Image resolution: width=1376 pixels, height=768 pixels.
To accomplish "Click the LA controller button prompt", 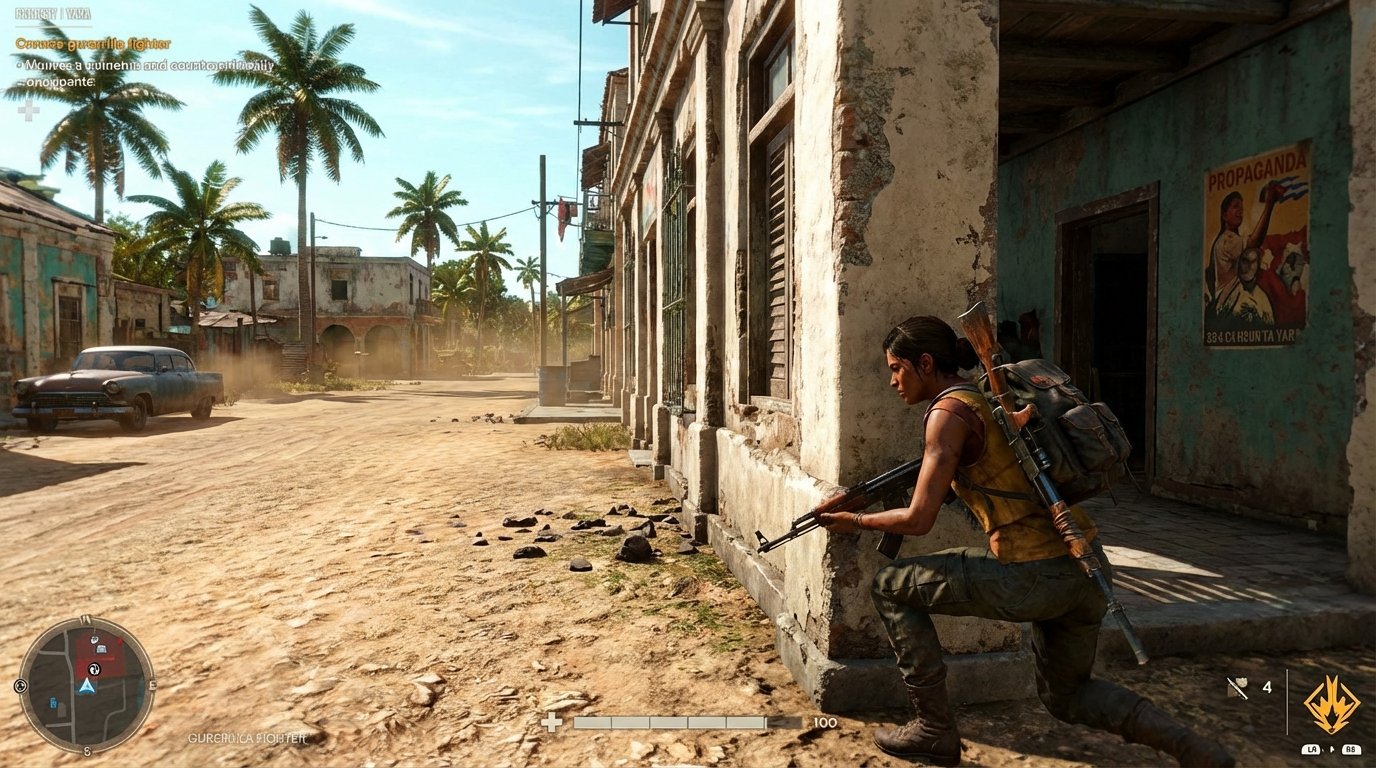I will pyautogui.click(x=1312, y=749).
